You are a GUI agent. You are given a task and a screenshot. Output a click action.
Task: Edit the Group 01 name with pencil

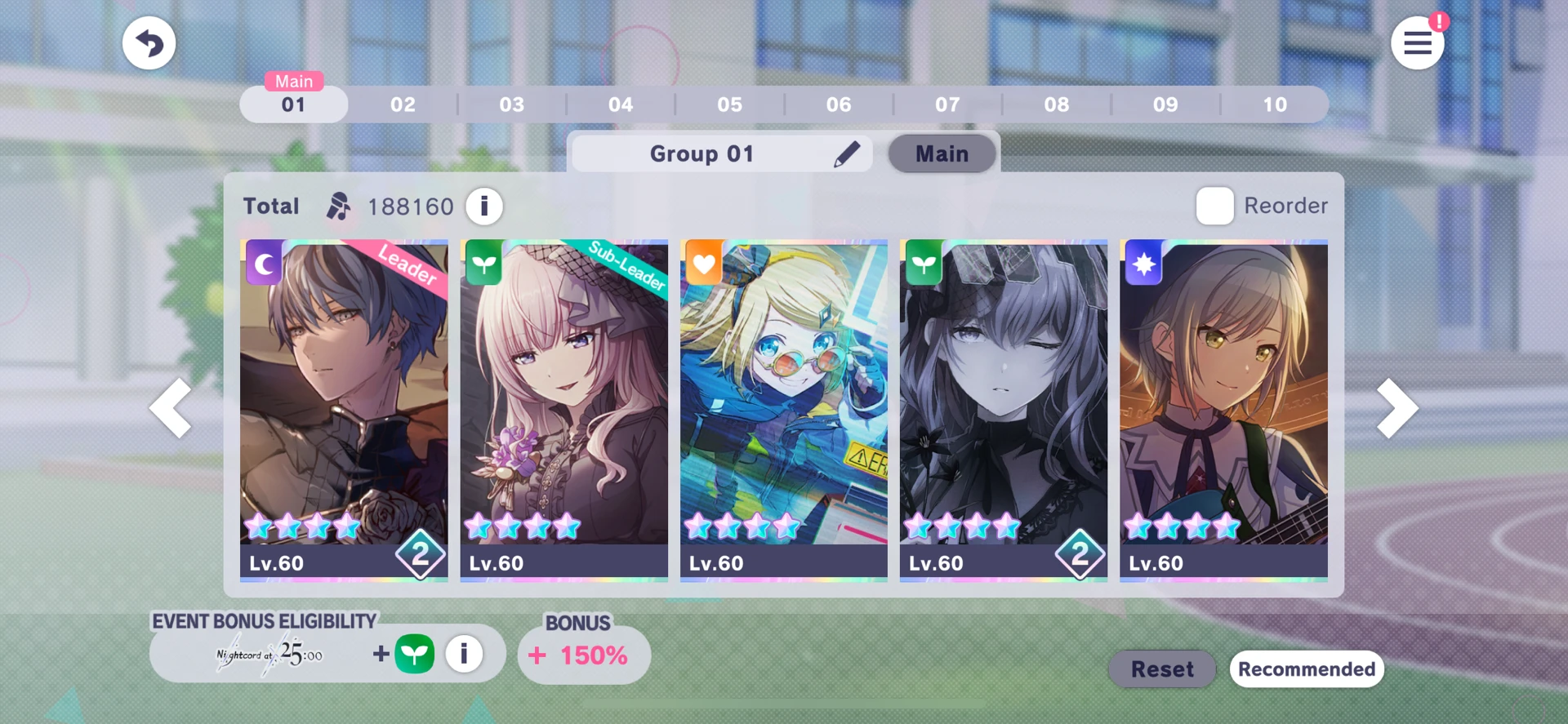click(x=849, y=153)
